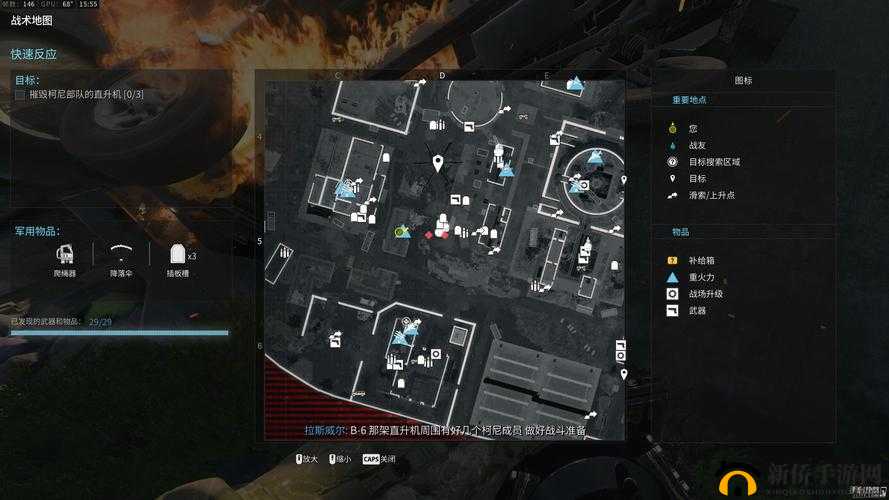Image resolution: width=889 pixels, height=500 pixels.
Task: Choose the 滑索/上升点 legend entry
Action: pos(711,194)
